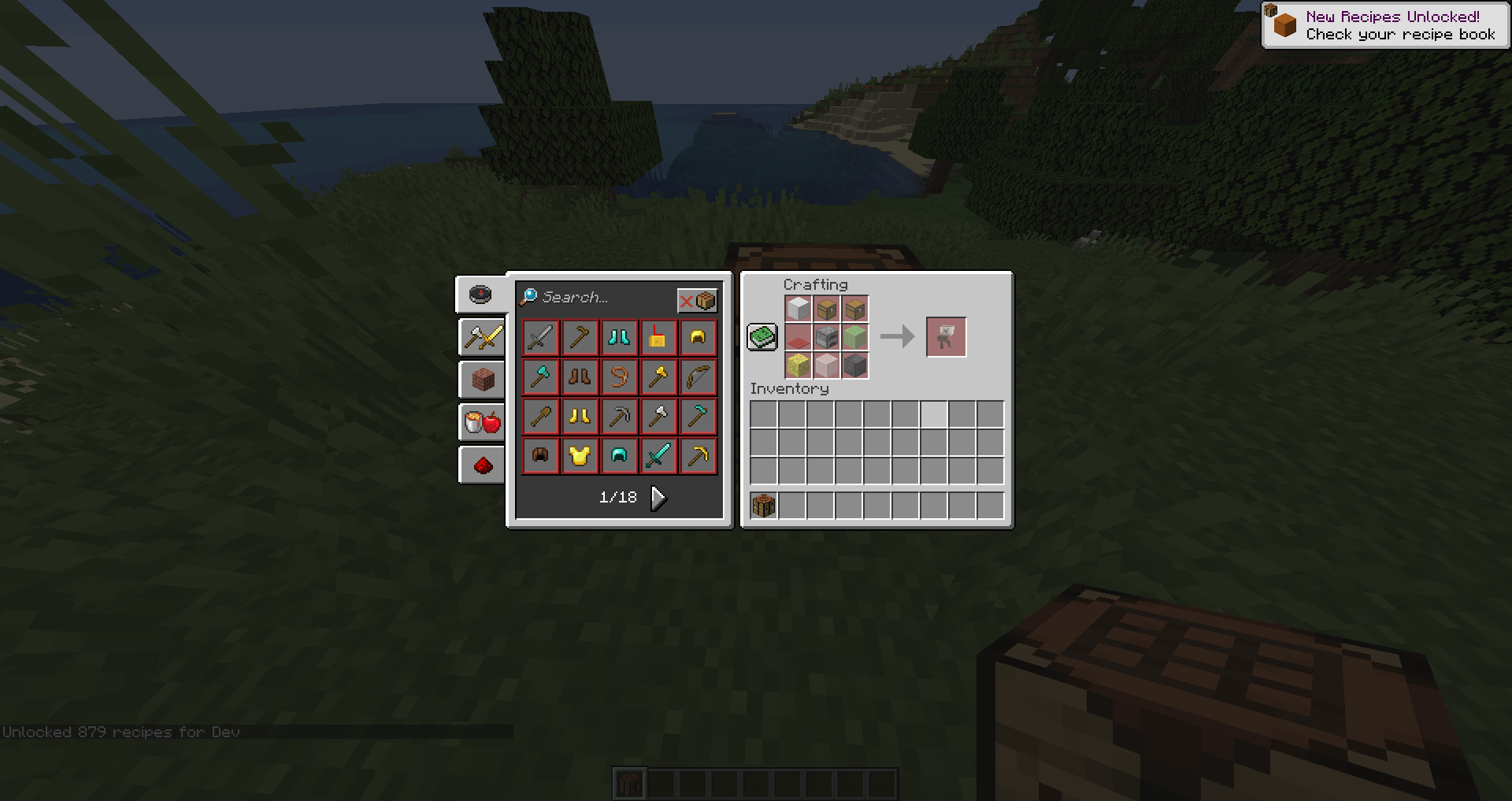Switch to the food tab

(x=481, y=422)
